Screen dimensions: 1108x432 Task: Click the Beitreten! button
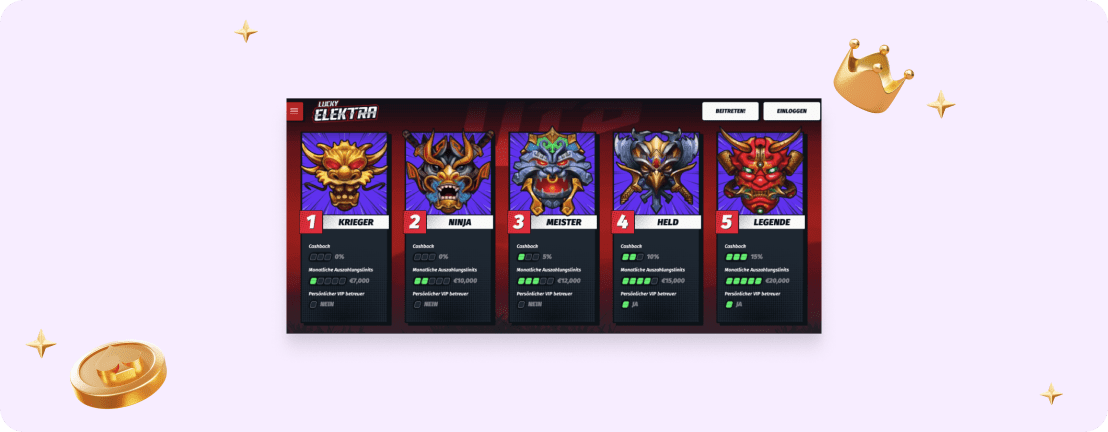pyautogui.click(x=730, y=111)
